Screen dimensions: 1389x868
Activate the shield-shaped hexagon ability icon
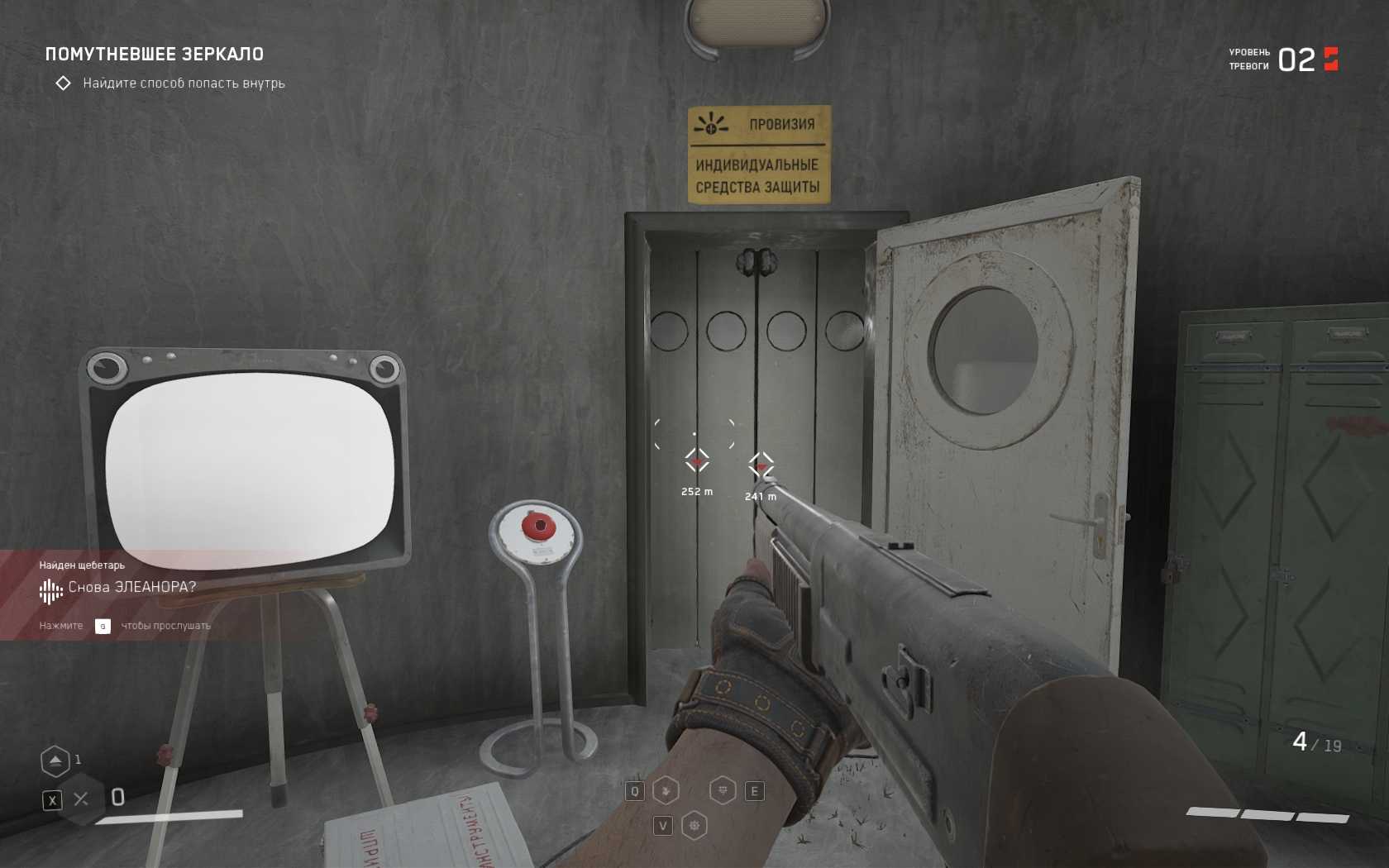(723, 791)
